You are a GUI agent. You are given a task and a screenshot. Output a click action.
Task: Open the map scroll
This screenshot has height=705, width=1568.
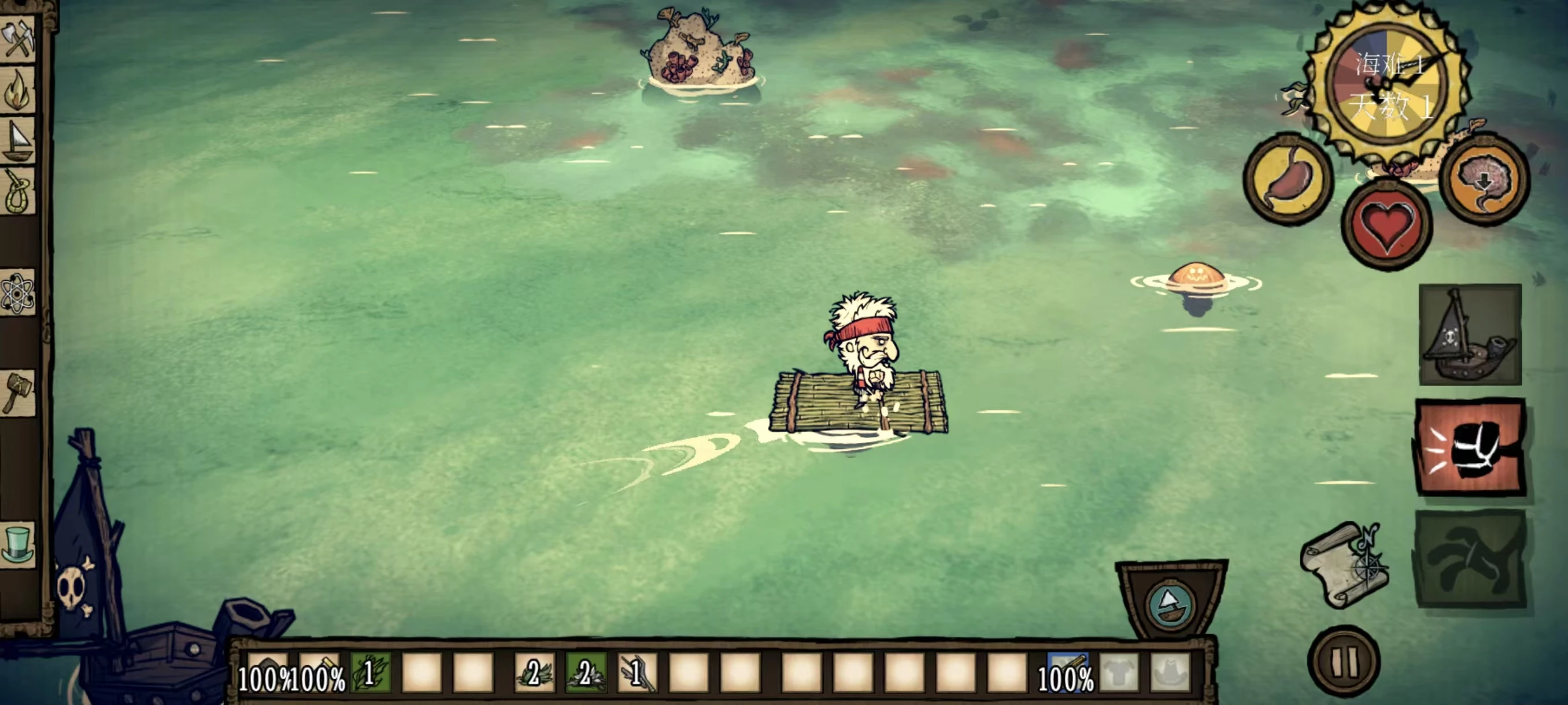[x=1344, y=565]
